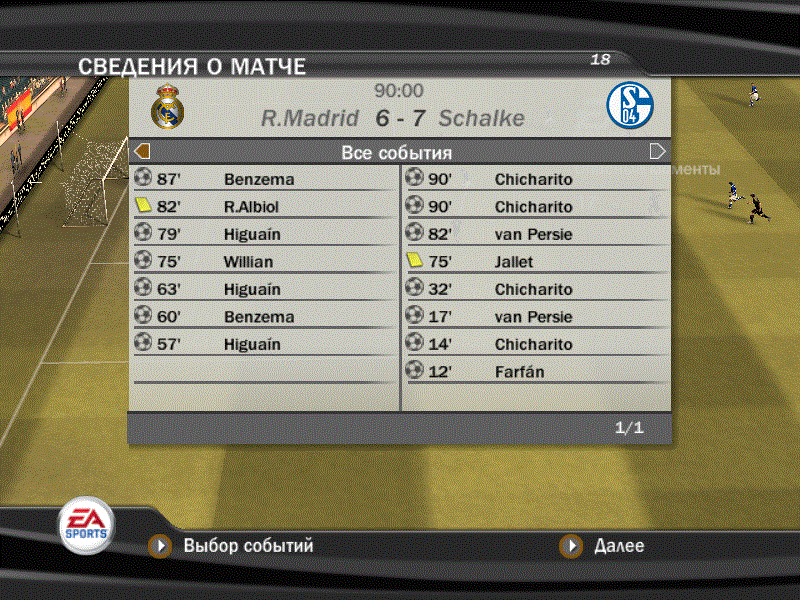The width and height of the screenshot is (800, 614).
Task: Choose Higuaín's 79' goal event
Action: (264, 235)
